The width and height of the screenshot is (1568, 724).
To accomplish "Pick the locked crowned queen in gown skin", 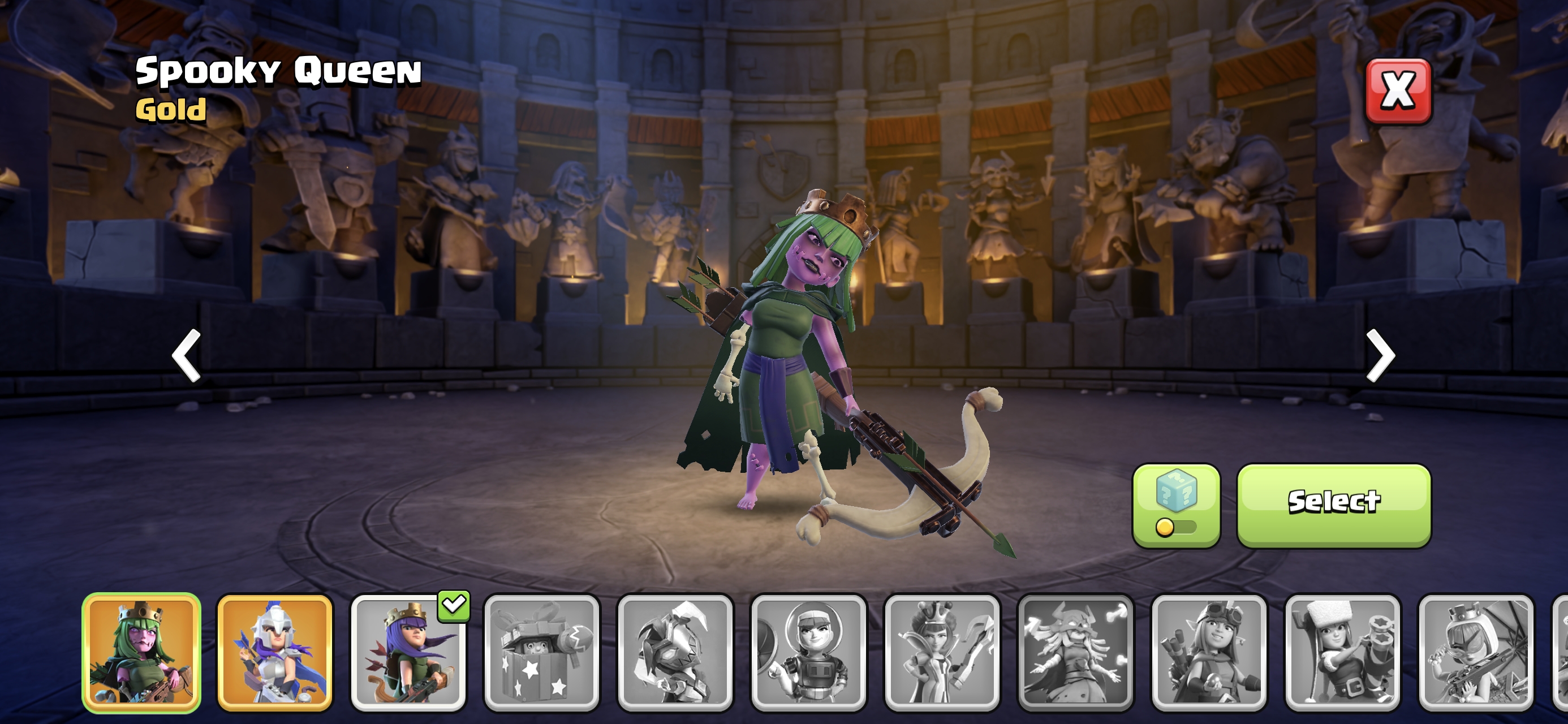I will pos(942,652).
